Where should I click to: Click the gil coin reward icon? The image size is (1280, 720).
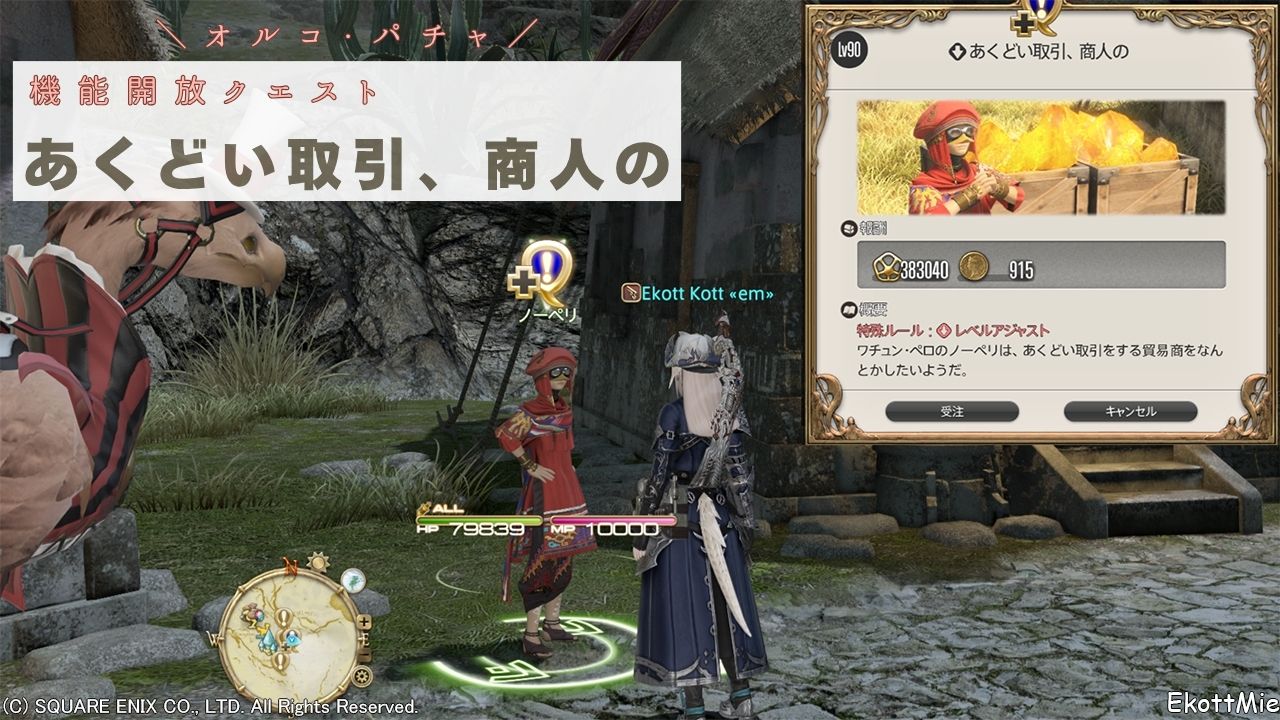tap(974, 267)
